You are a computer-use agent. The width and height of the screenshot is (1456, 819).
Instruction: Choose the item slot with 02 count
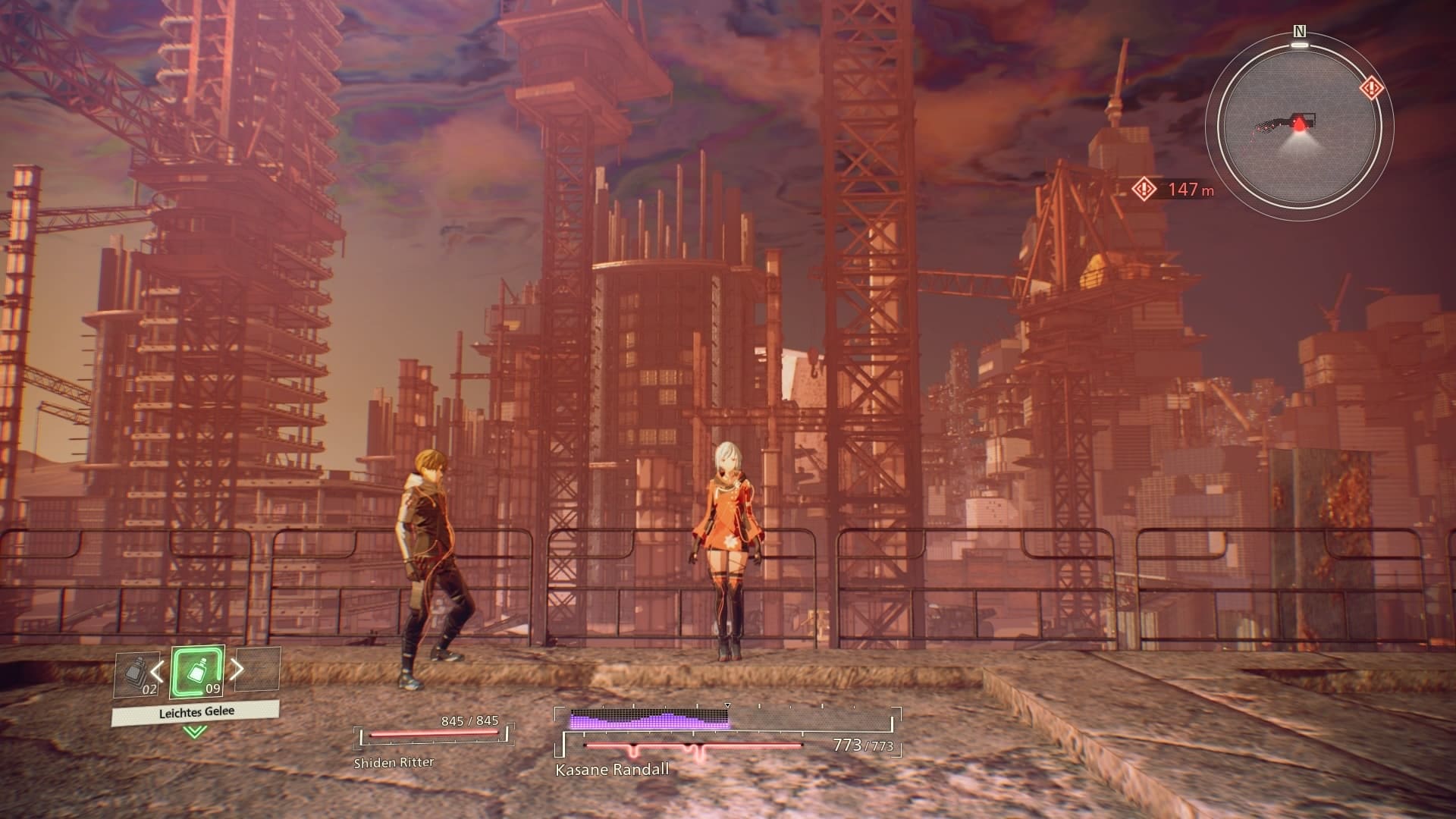(137, 675)
